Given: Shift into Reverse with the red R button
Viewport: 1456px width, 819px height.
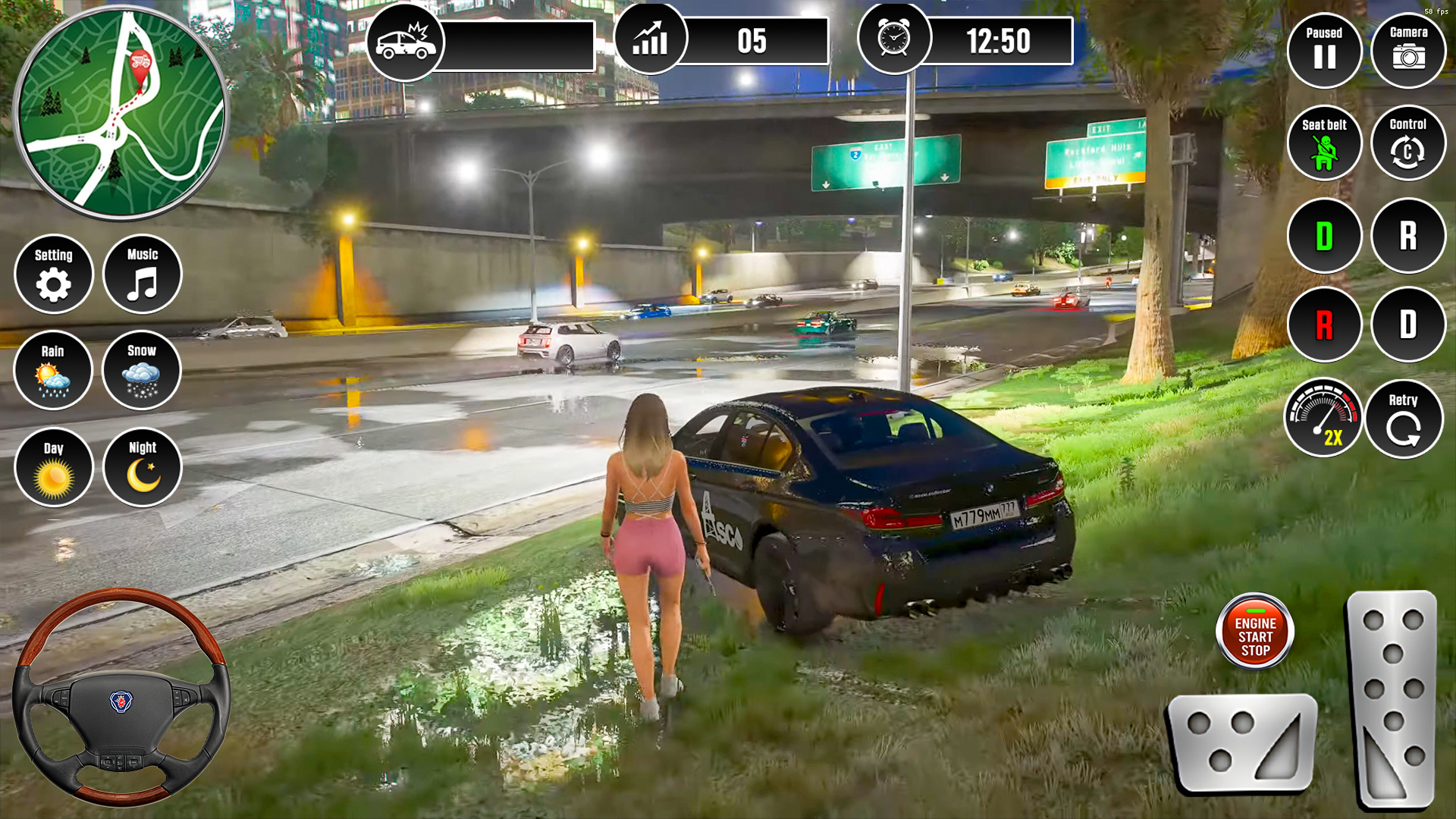Looking at the screenshot, I should click(x=1324, y=325).
